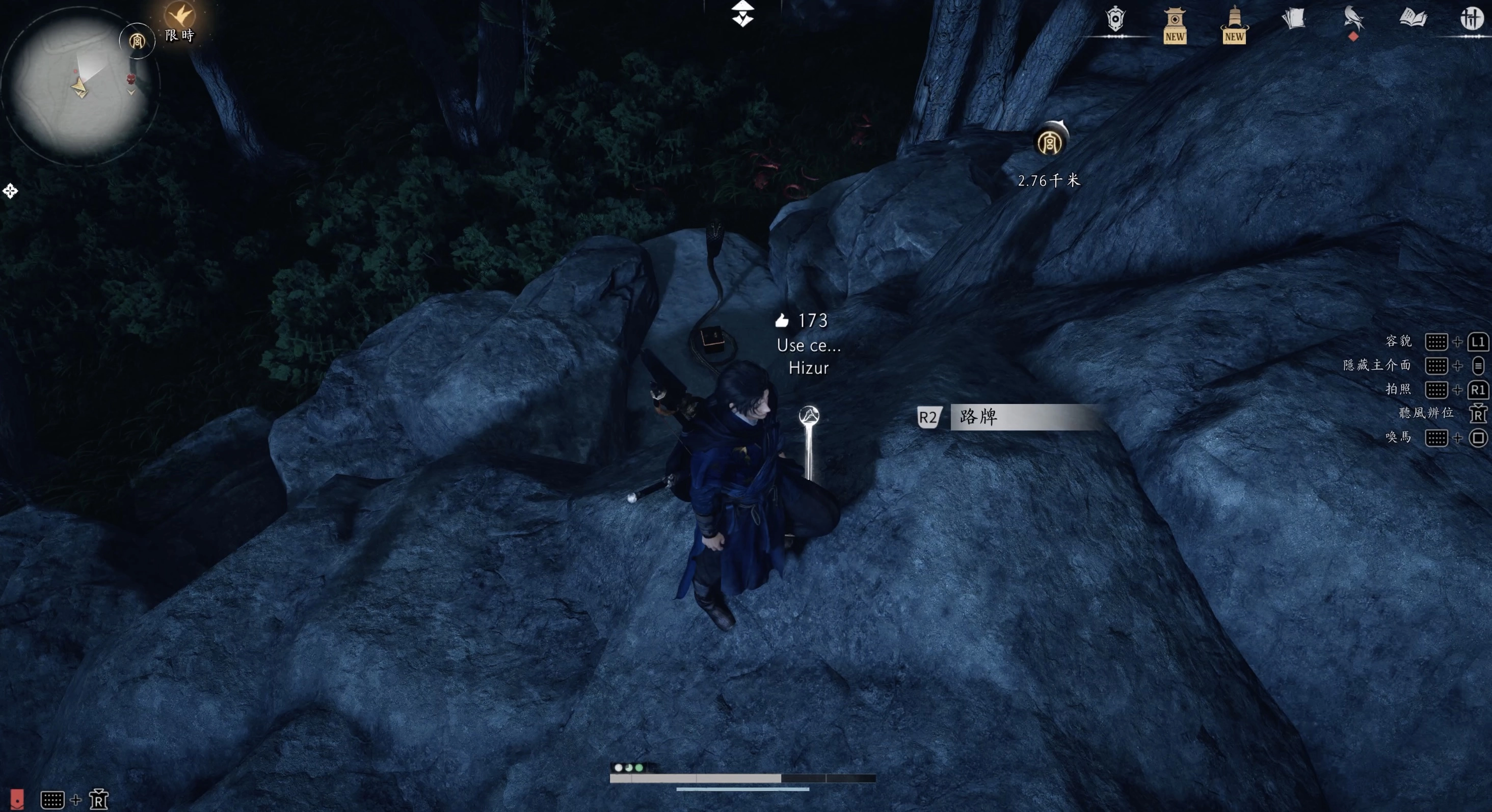
Task: Open the limited-time crane event icon
Action: tap(179, 16)
